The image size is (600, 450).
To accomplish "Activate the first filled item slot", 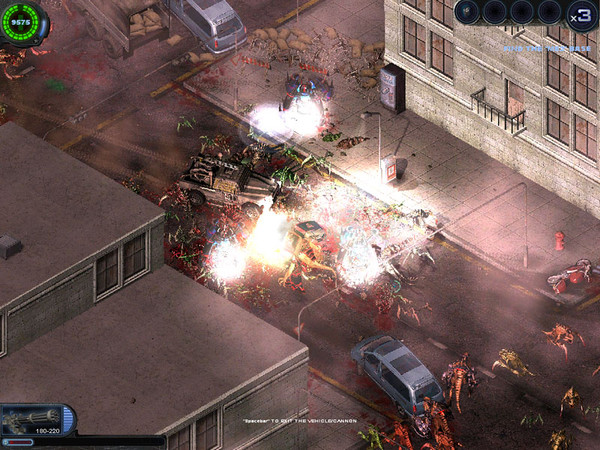I will pos(469,12).
